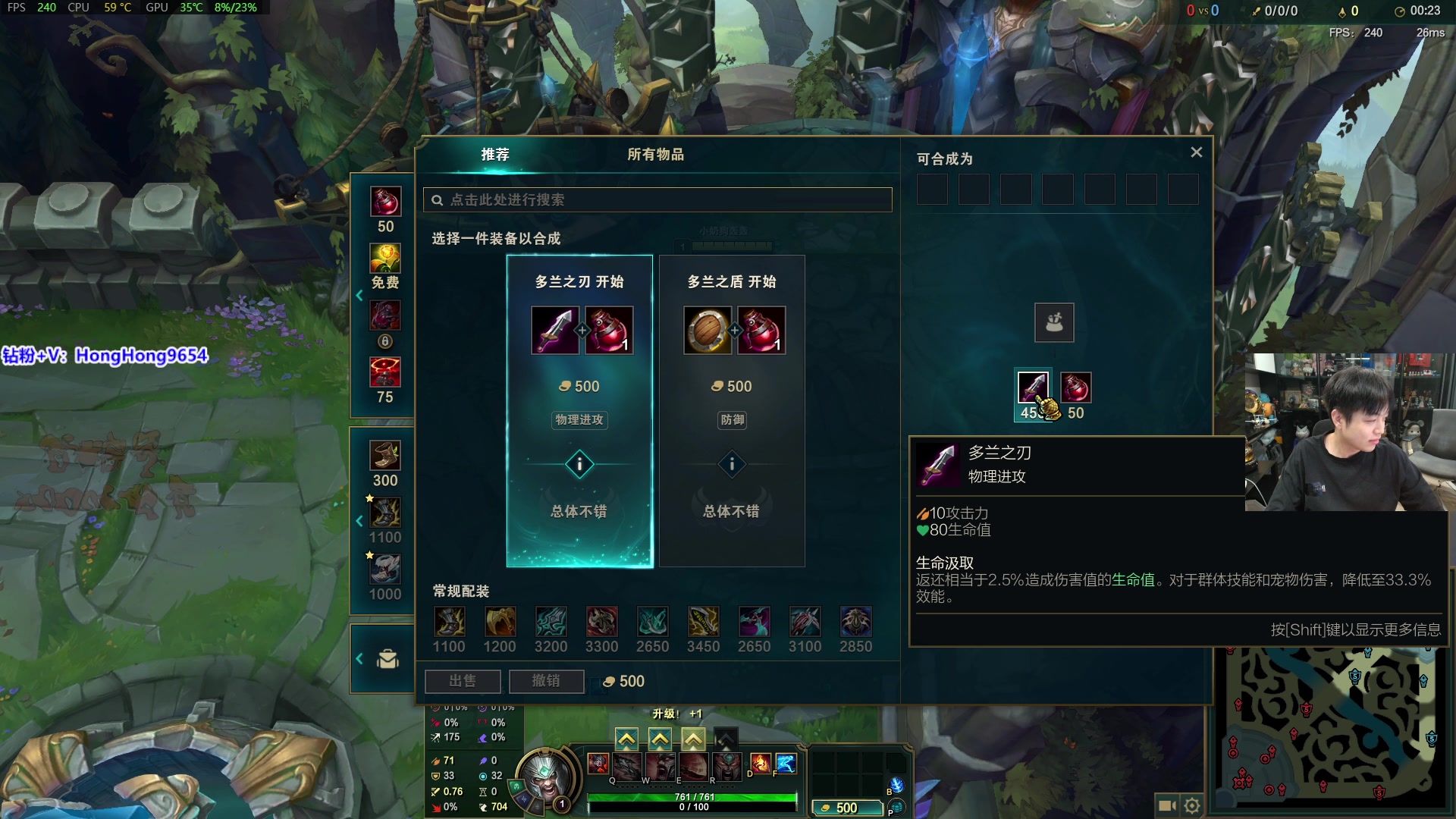Select the 50 gold health potion in sidebar
This screenshot has height=819, width=1456.
pos(385,202)
